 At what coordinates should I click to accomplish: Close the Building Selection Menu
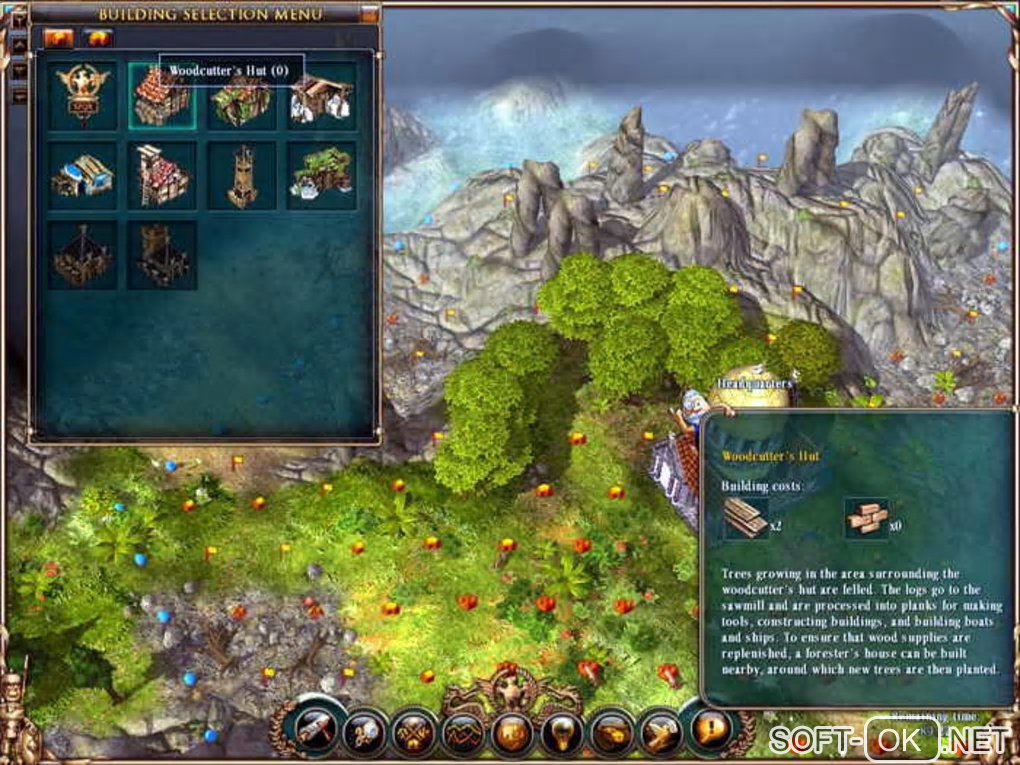369,14
